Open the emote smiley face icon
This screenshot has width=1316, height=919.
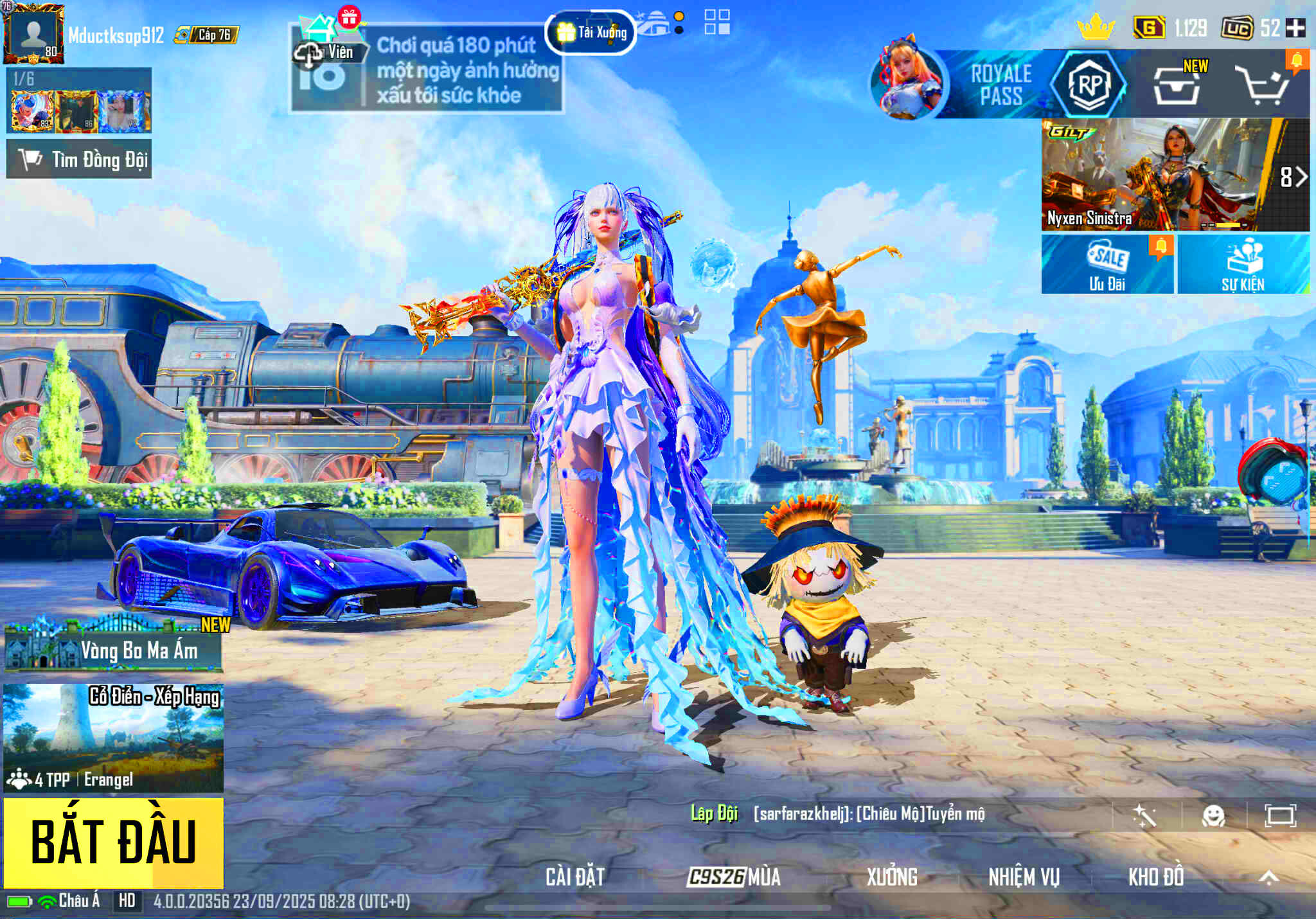pos(1213,816)
